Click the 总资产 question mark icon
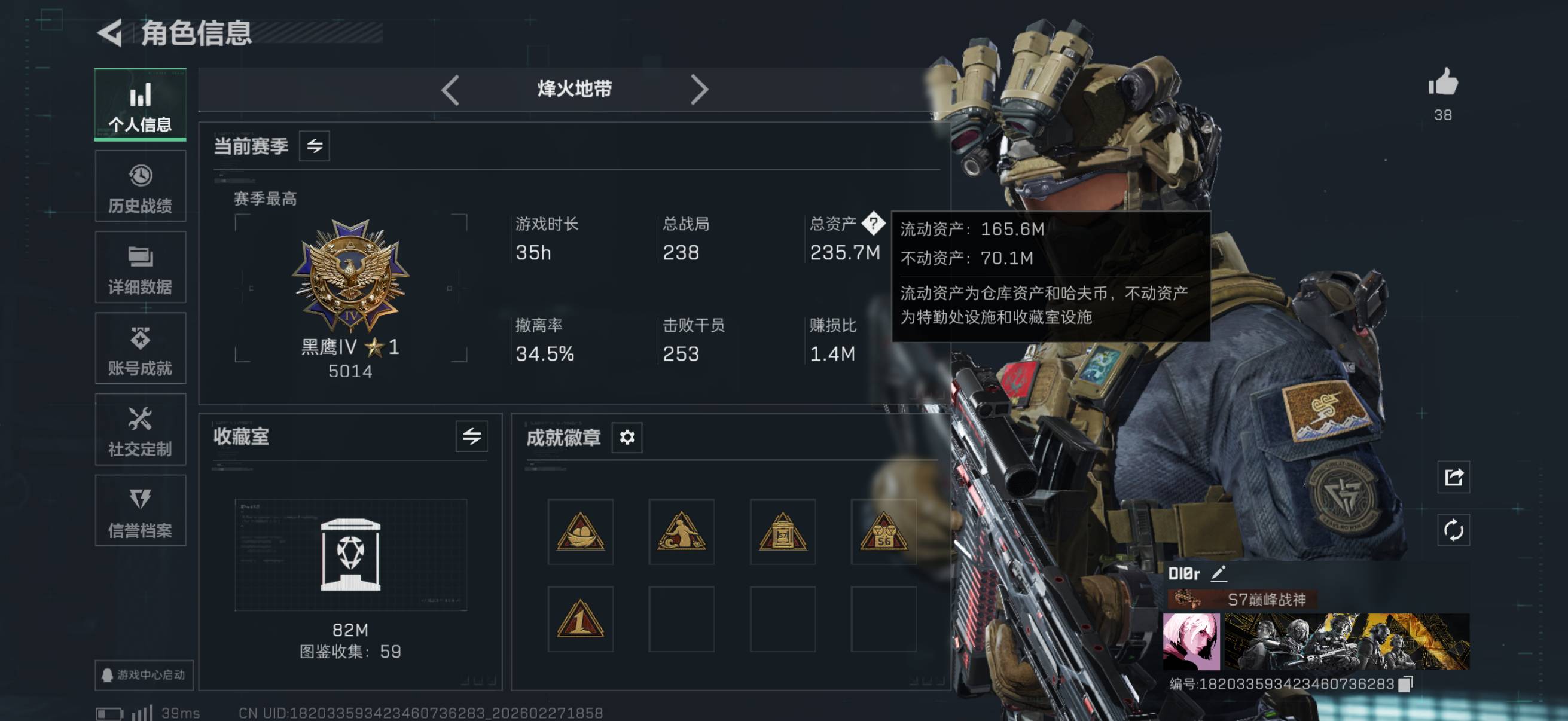Image resolution: width=1568 pixels, height=721 pixels. point(873,224)
